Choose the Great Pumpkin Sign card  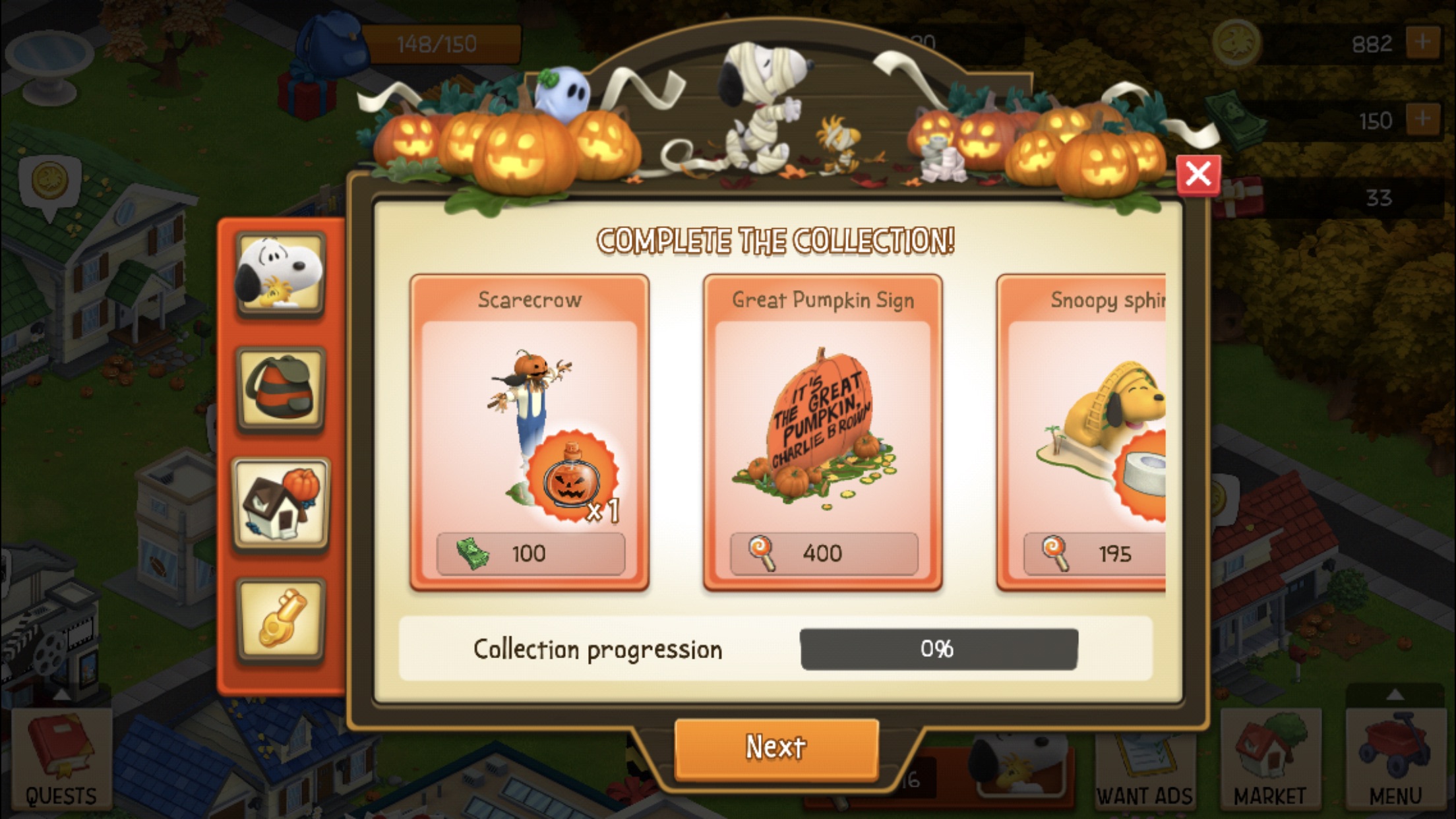click(x=822, y=422)
